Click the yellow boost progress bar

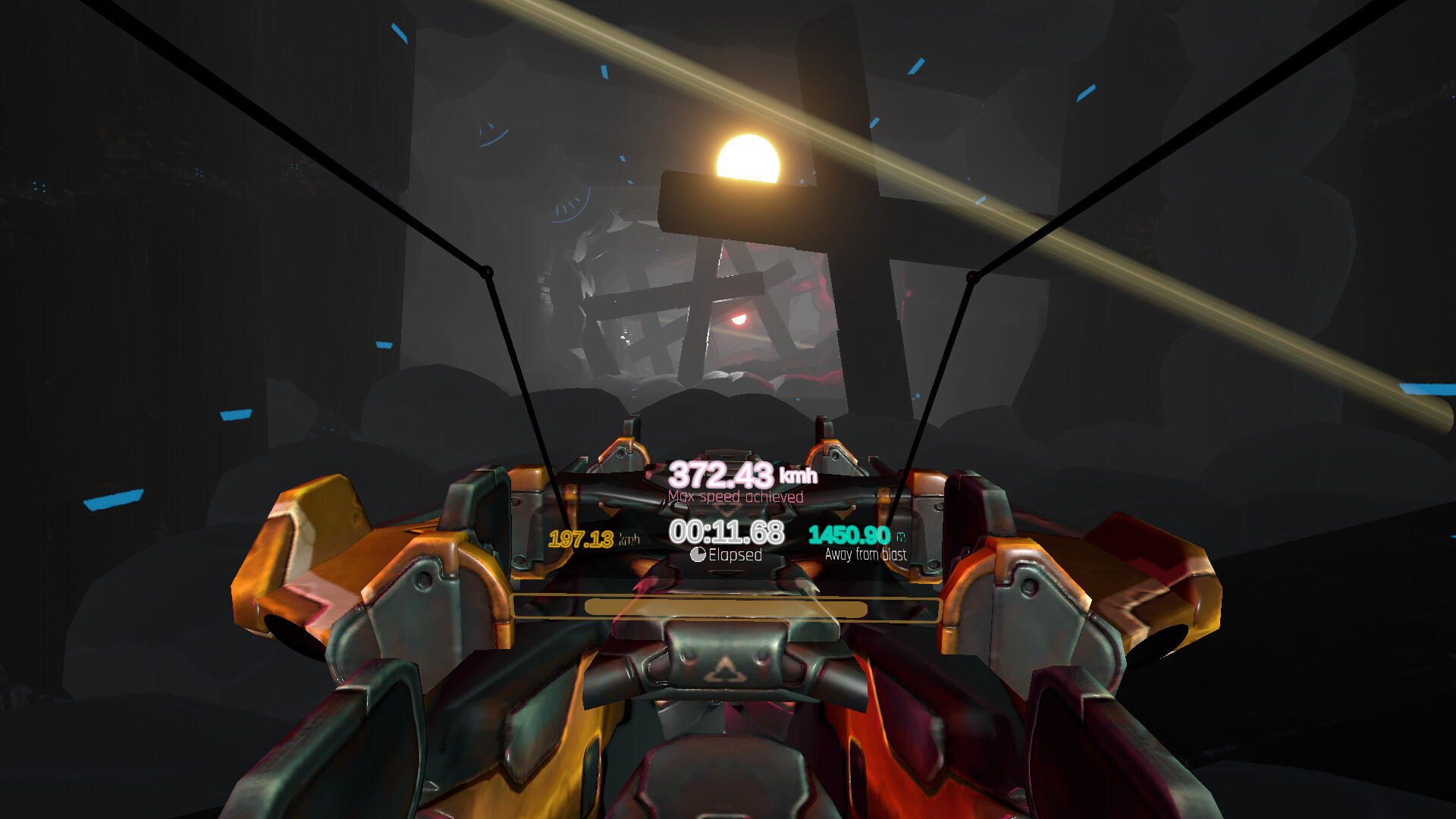point(726,608)
